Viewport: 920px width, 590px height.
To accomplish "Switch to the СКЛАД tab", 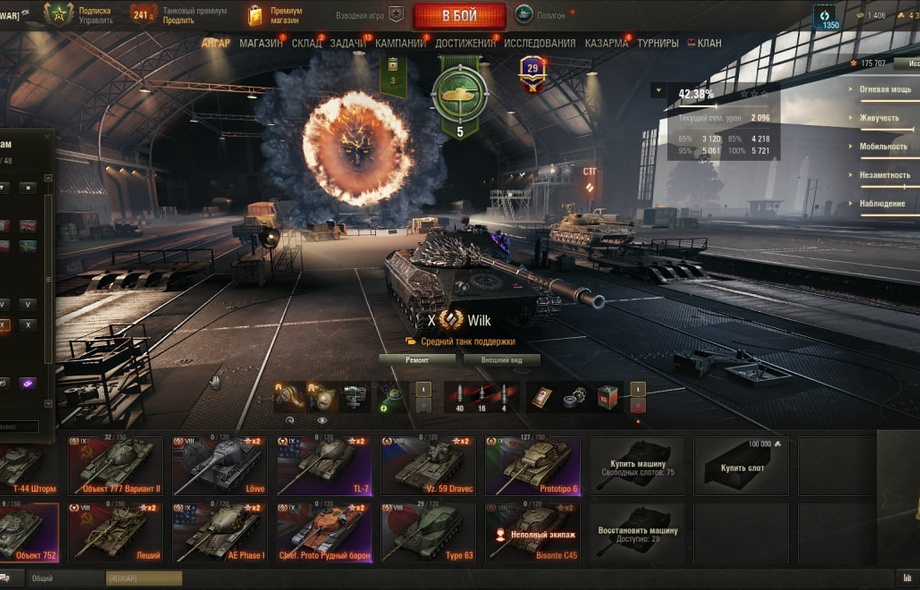I will (306, 44).
